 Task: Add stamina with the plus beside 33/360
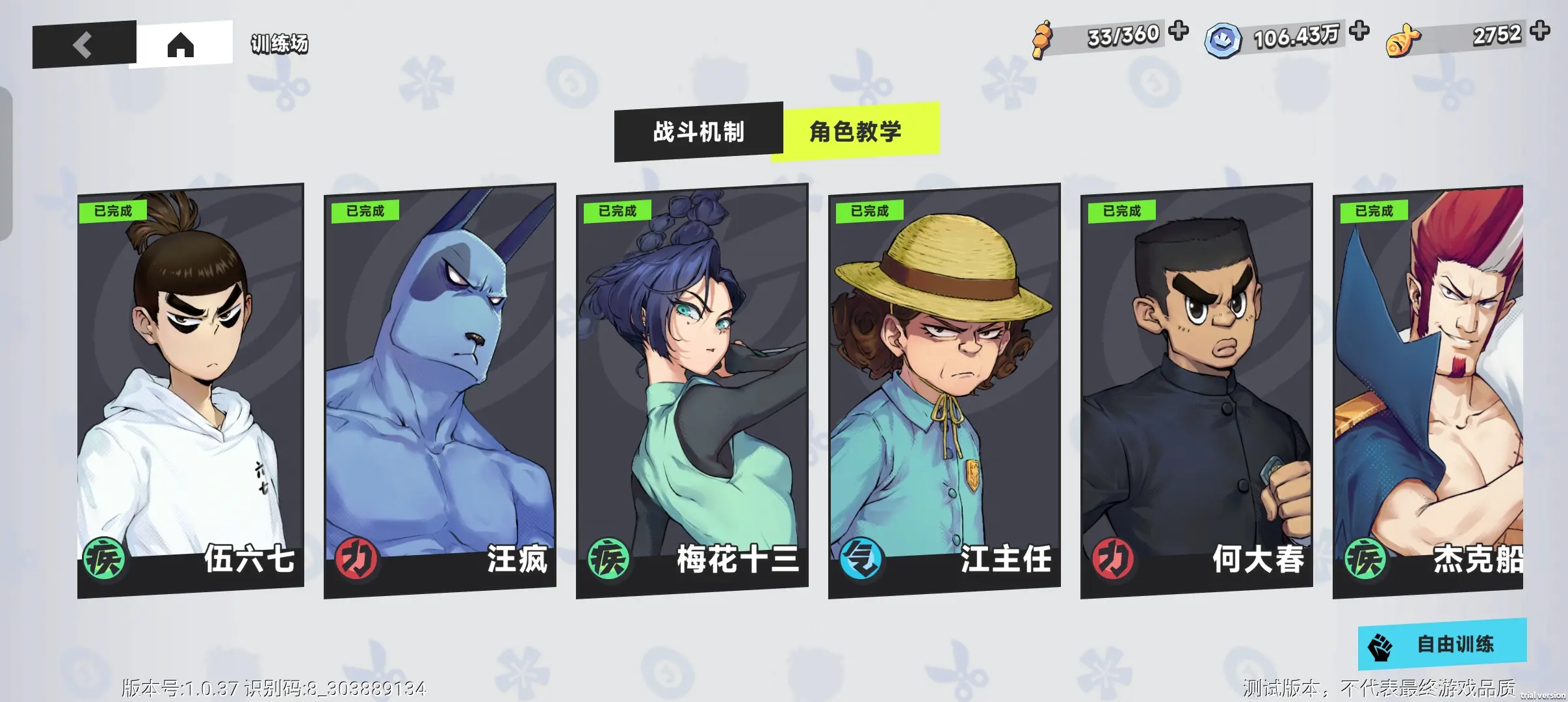click(x=1178, y=31)
